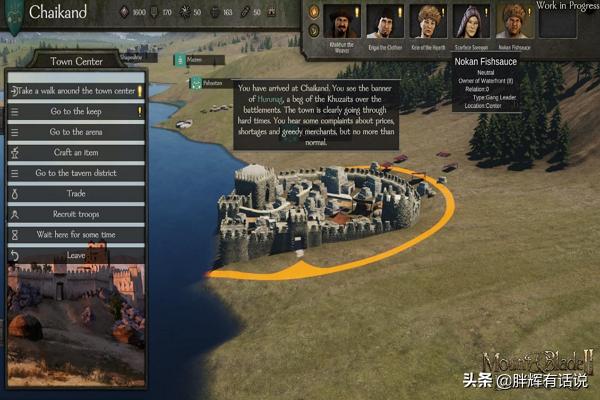Select Go to the arena option
This screenshot has height=400, width=600.
pyautogui.click(x=76, y=133)
